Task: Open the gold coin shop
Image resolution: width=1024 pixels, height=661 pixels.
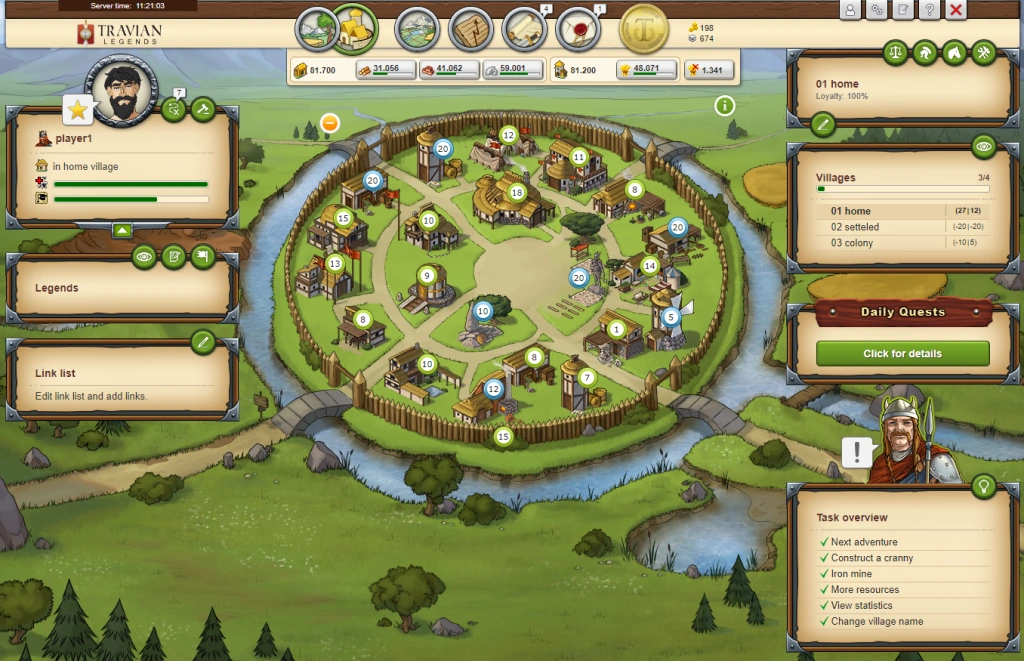Action: 644,29
